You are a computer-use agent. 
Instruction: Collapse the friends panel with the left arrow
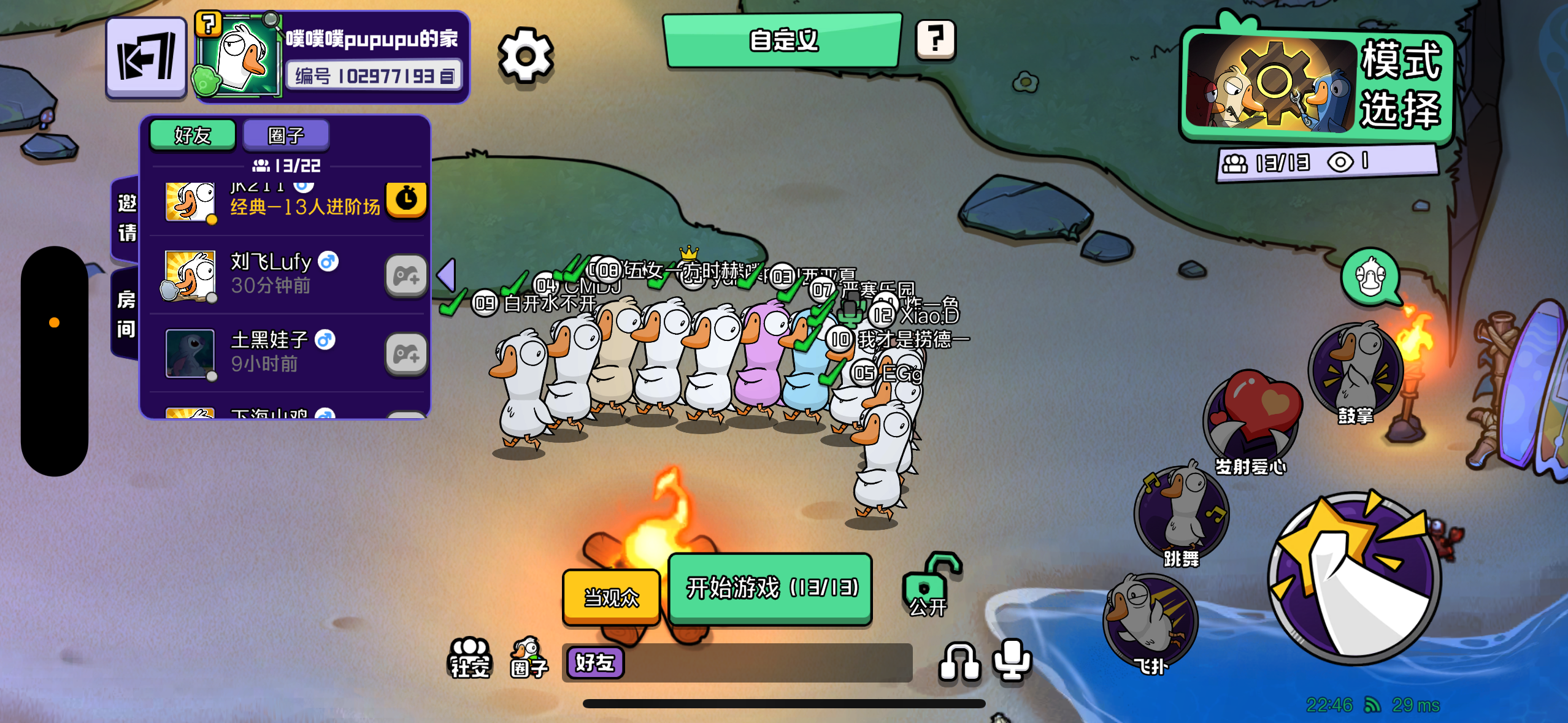pos(447,274)
